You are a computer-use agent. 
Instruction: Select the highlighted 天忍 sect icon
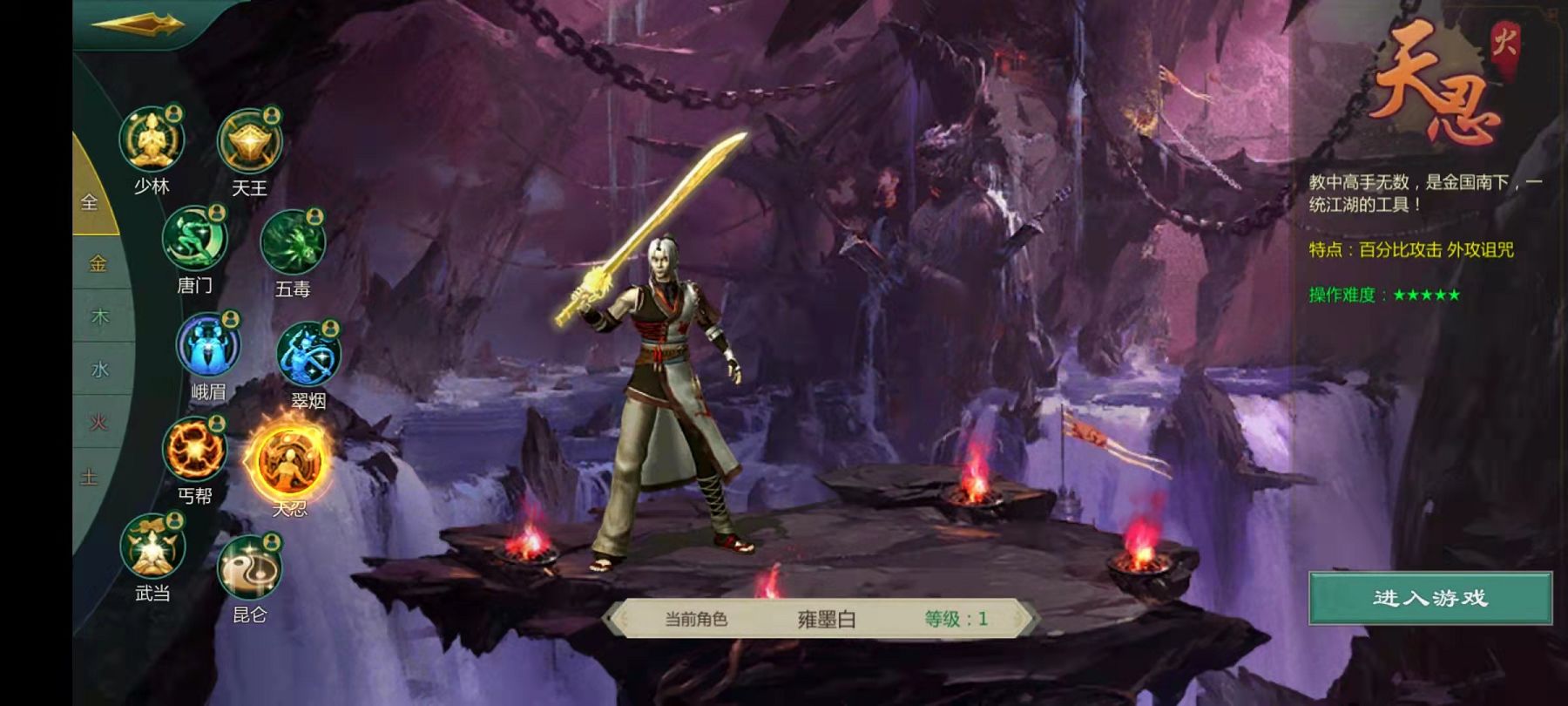tap(288, 462)
